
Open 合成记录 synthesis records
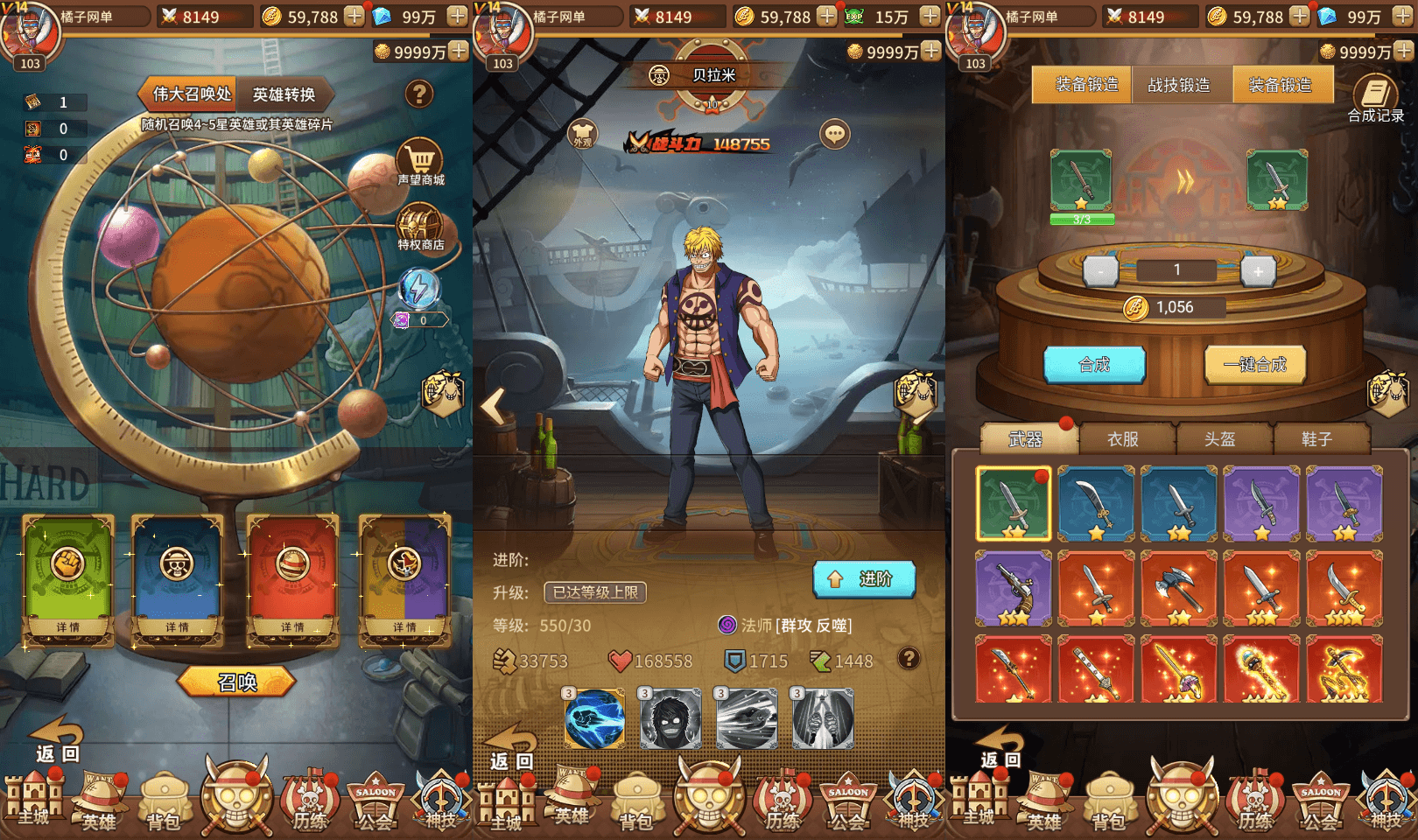pyautogui.click(x=1375, y=99)
